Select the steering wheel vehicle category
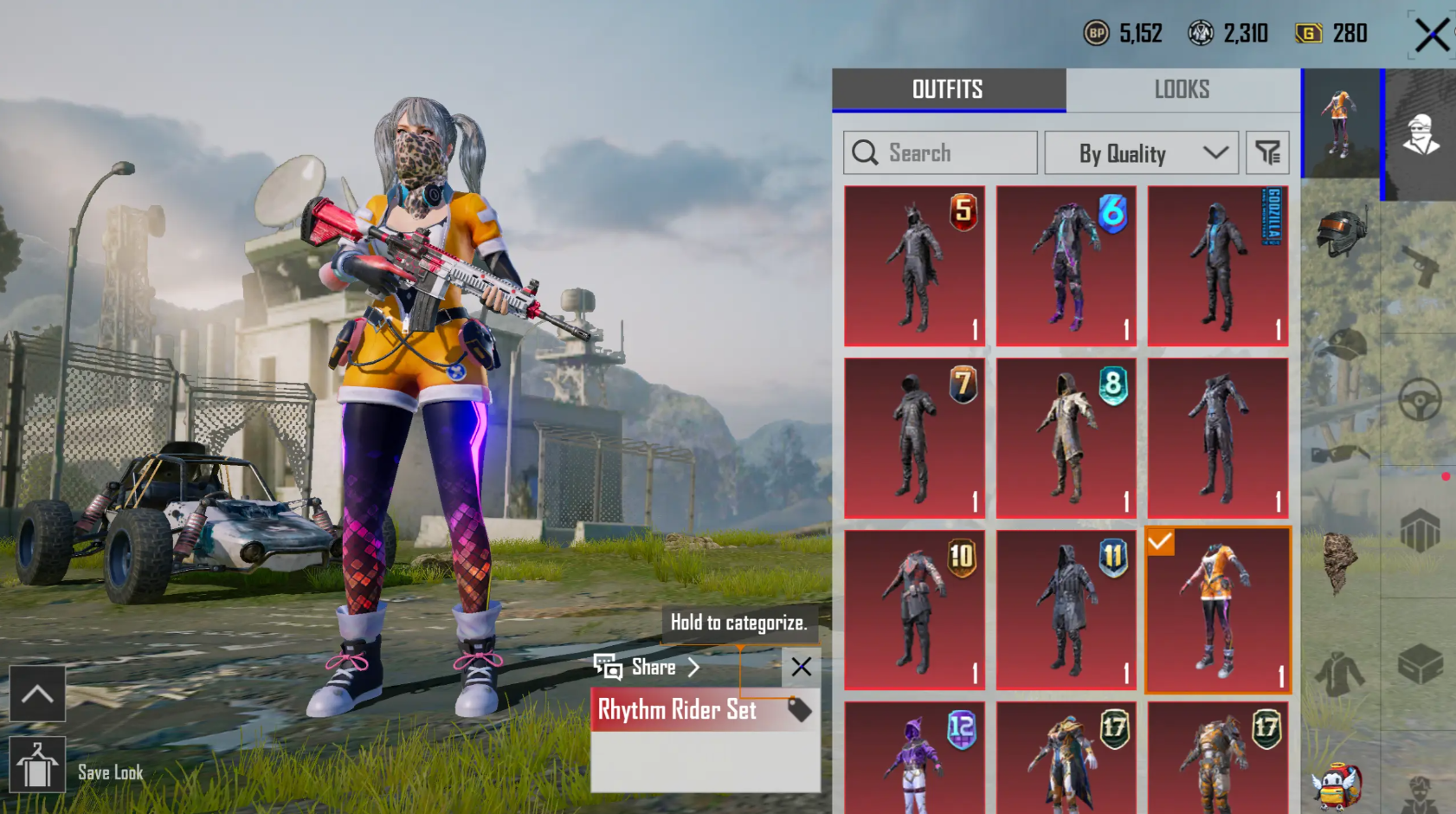 coord(1420,396)
